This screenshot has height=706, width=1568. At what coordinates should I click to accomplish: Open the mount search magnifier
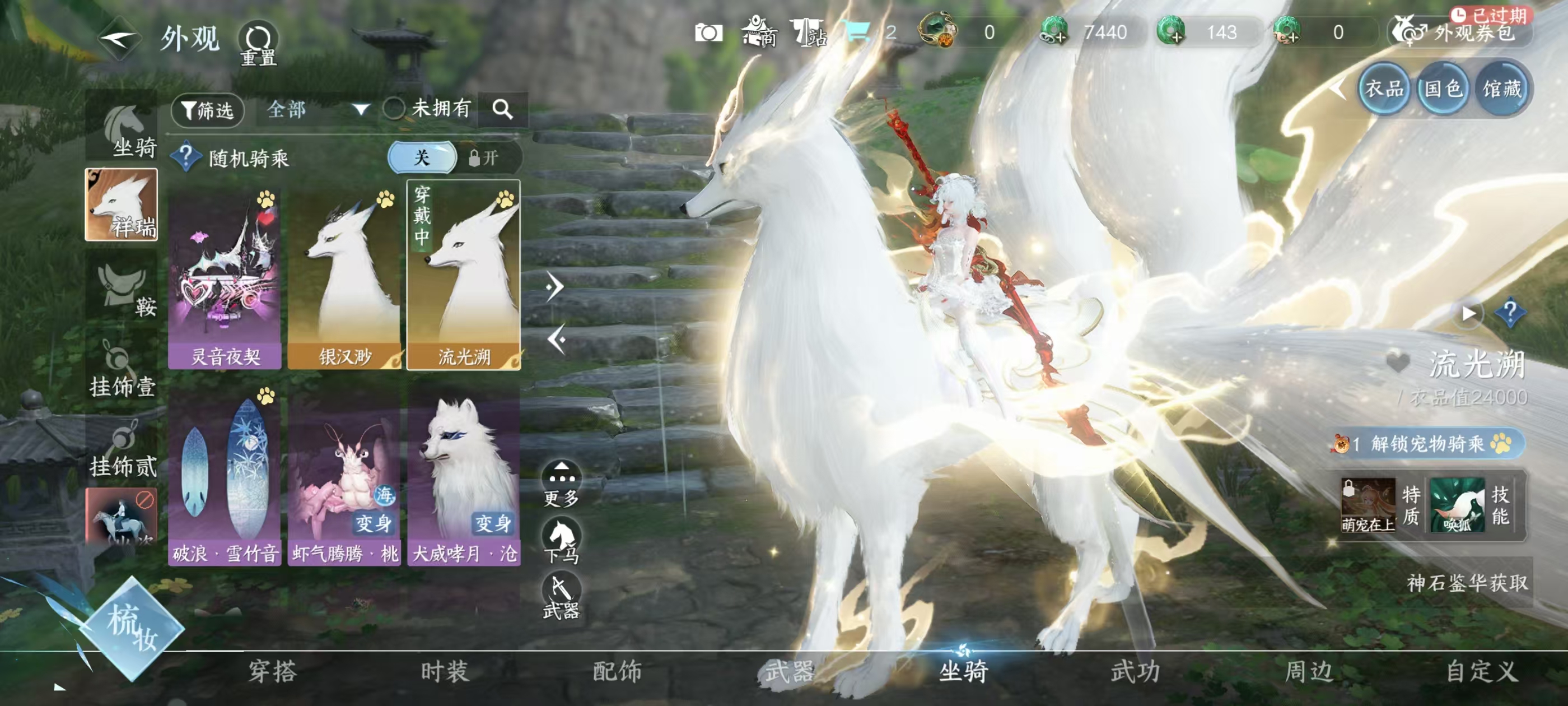coord(502,110)
